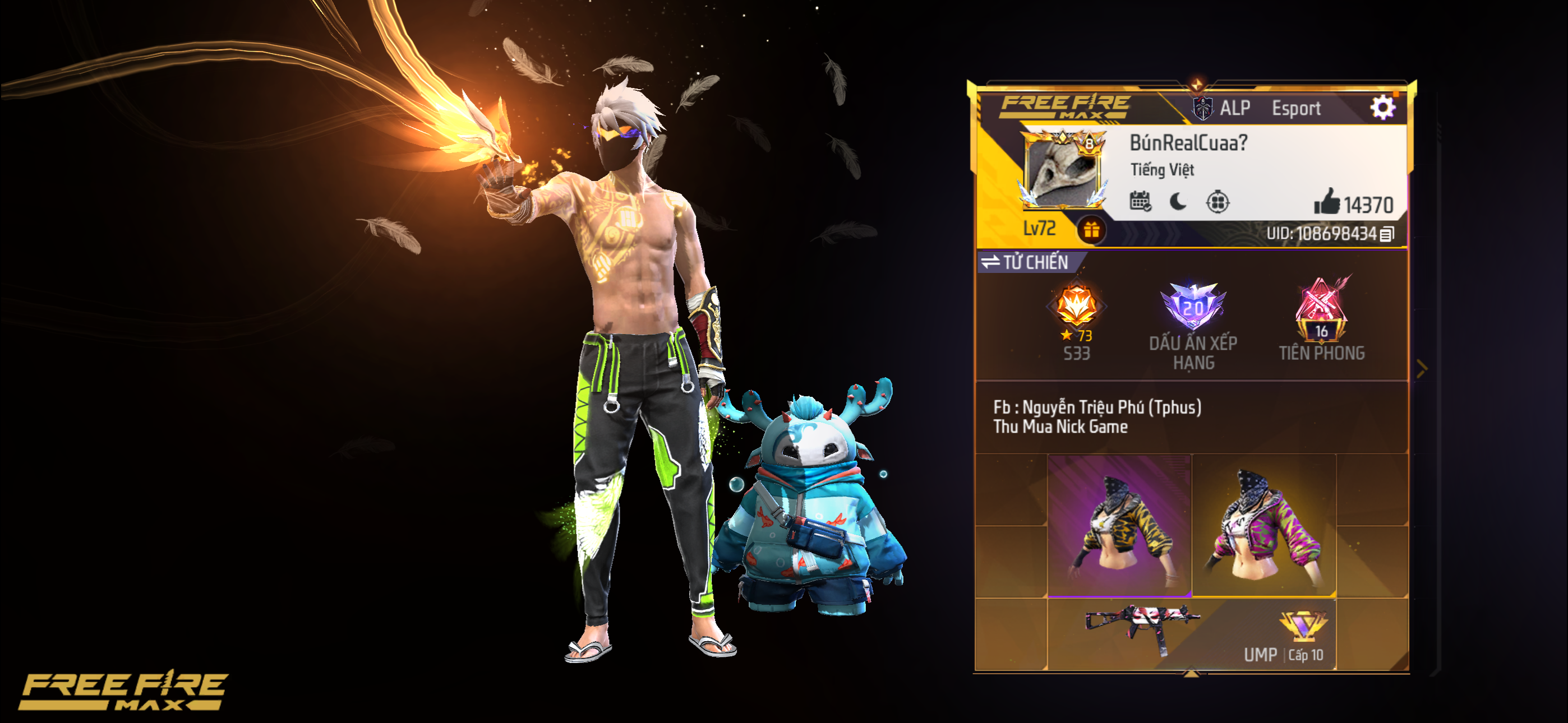Screen dimensions: 1568x723
Task: Switch to the Esport tab
Action: (x=1298, y=109)
